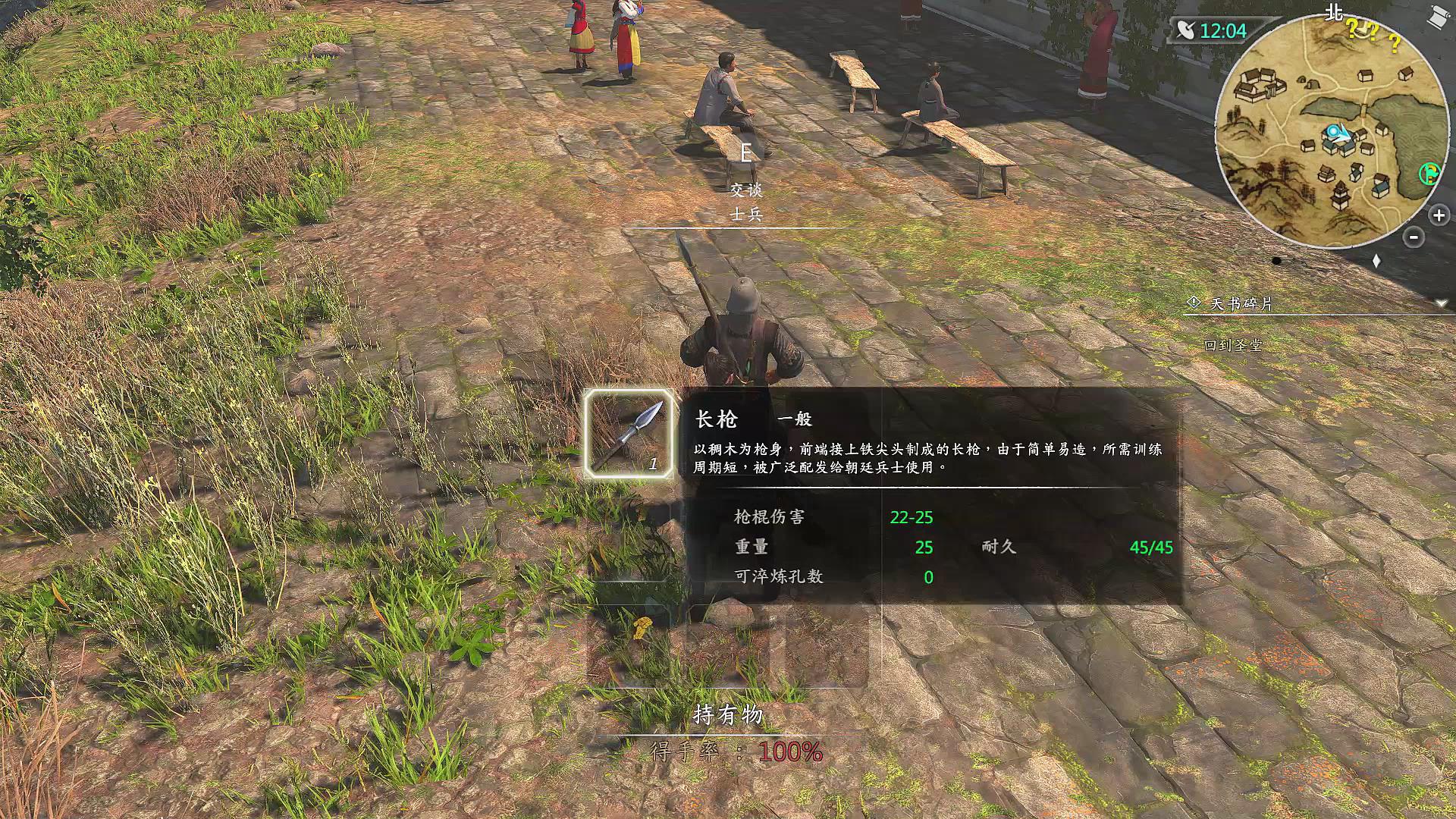Click the green fast-travel icon on minimap edge
1456x819 pixels.
click(x=1429, y=174)
